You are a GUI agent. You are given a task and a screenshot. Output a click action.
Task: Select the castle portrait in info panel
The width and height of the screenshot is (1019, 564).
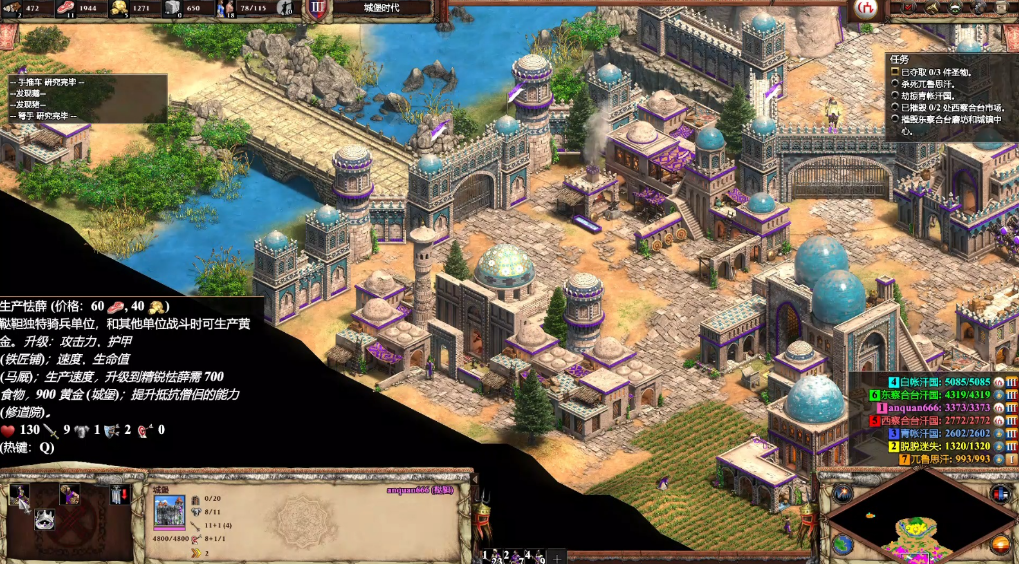168,513
